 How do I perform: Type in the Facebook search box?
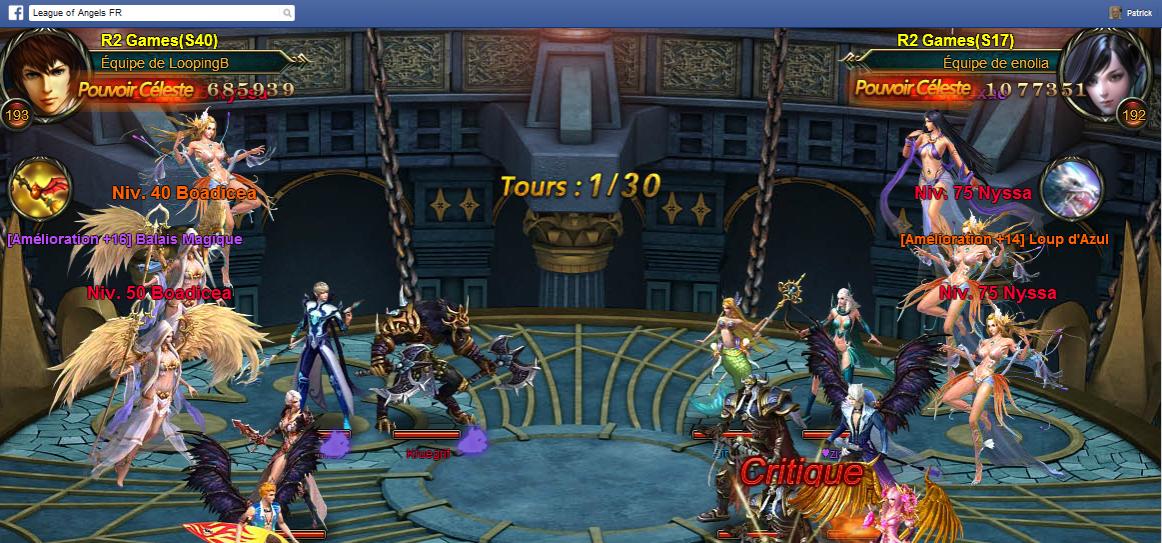(x=155, y=13)
